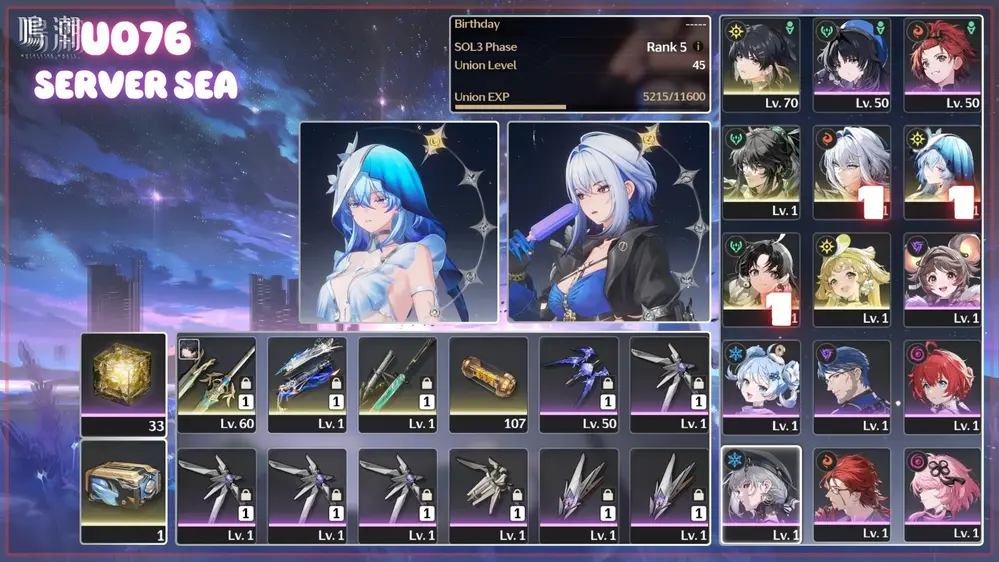Image resolution: width=999 pixels, height=562 pixels.
Task: Select the Lv. 60 sword slot
Action: coord(216,383)
